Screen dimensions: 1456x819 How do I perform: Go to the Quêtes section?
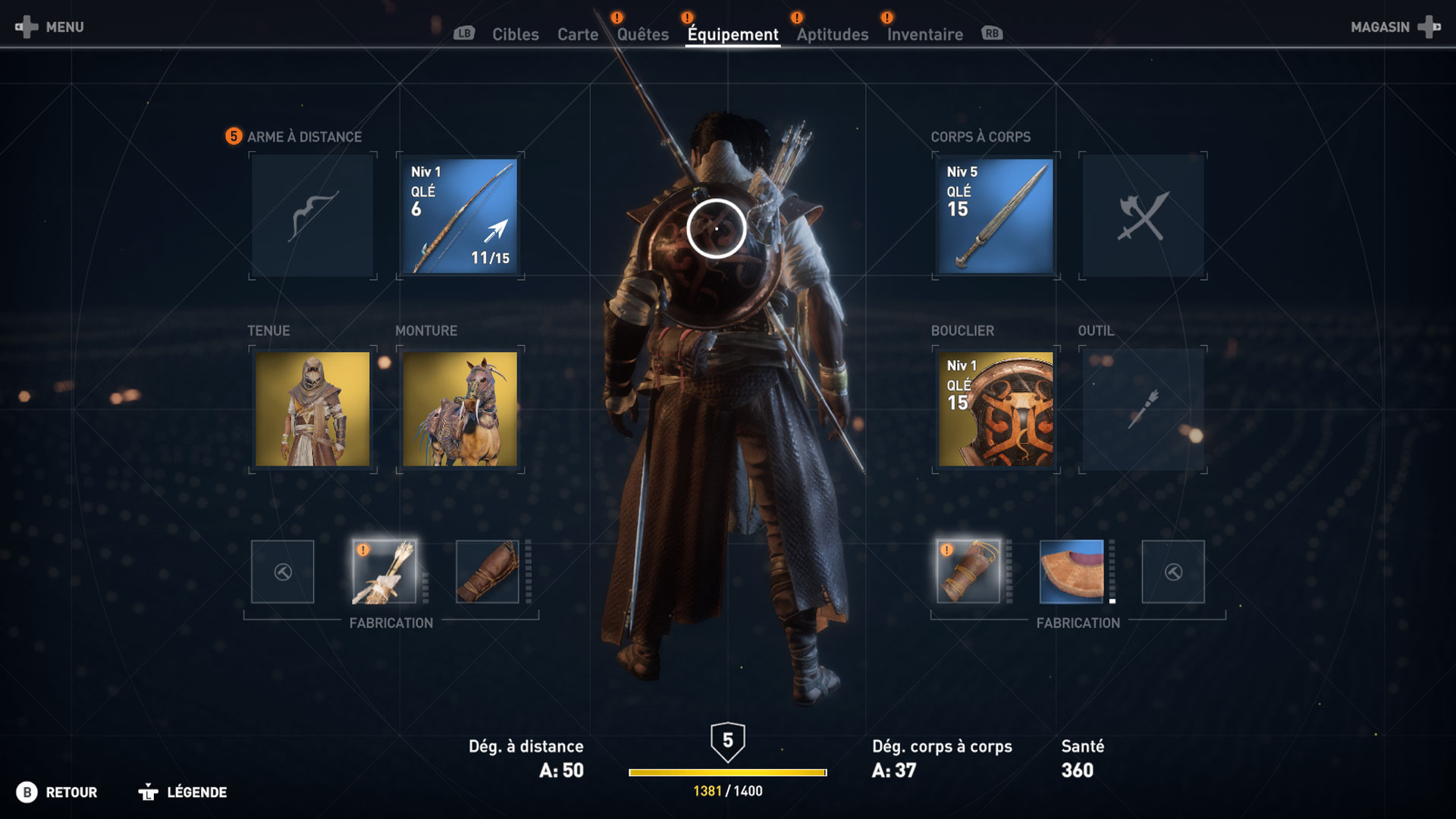[641, 34]
